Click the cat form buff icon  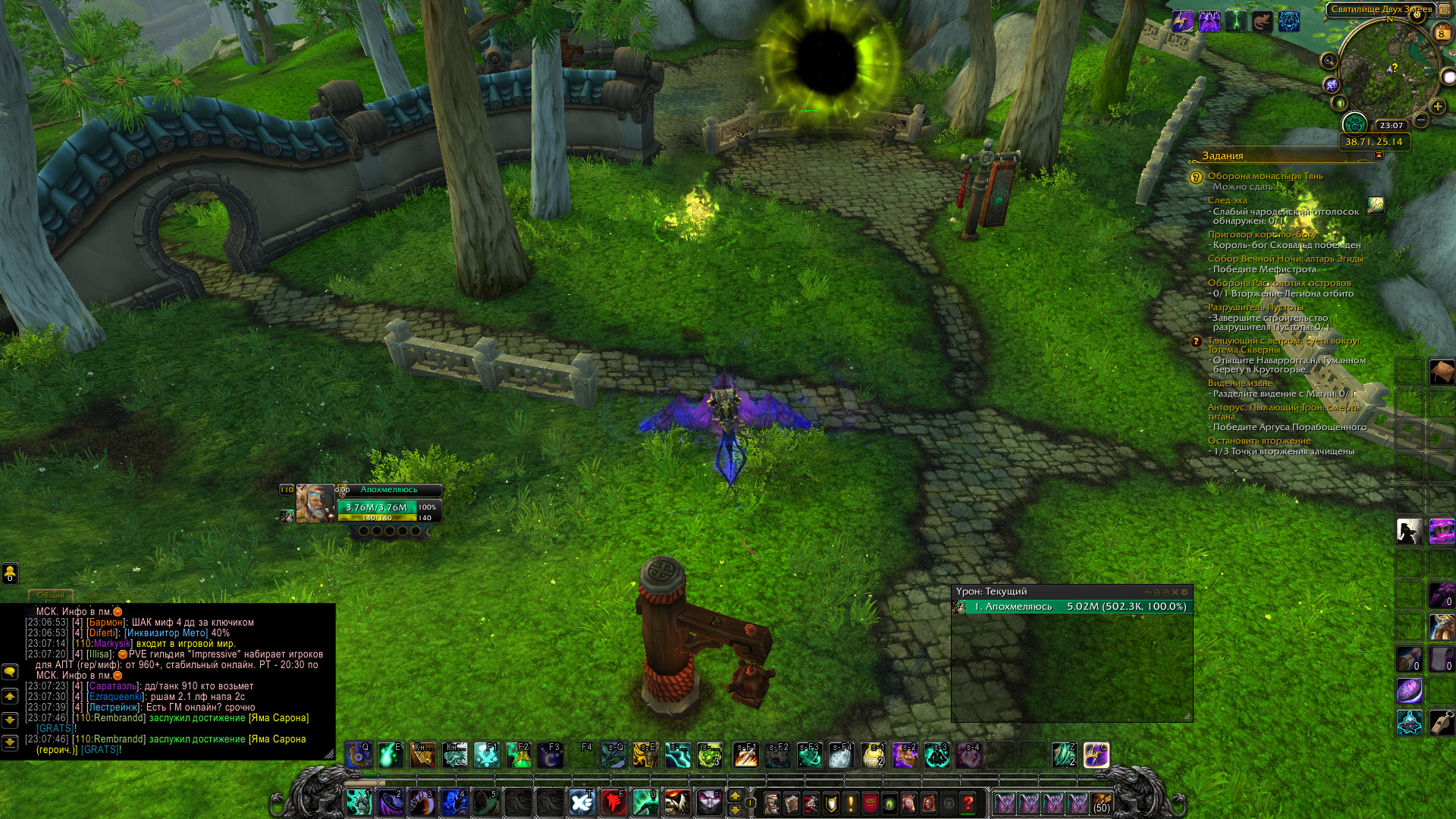click(1262, 22)
